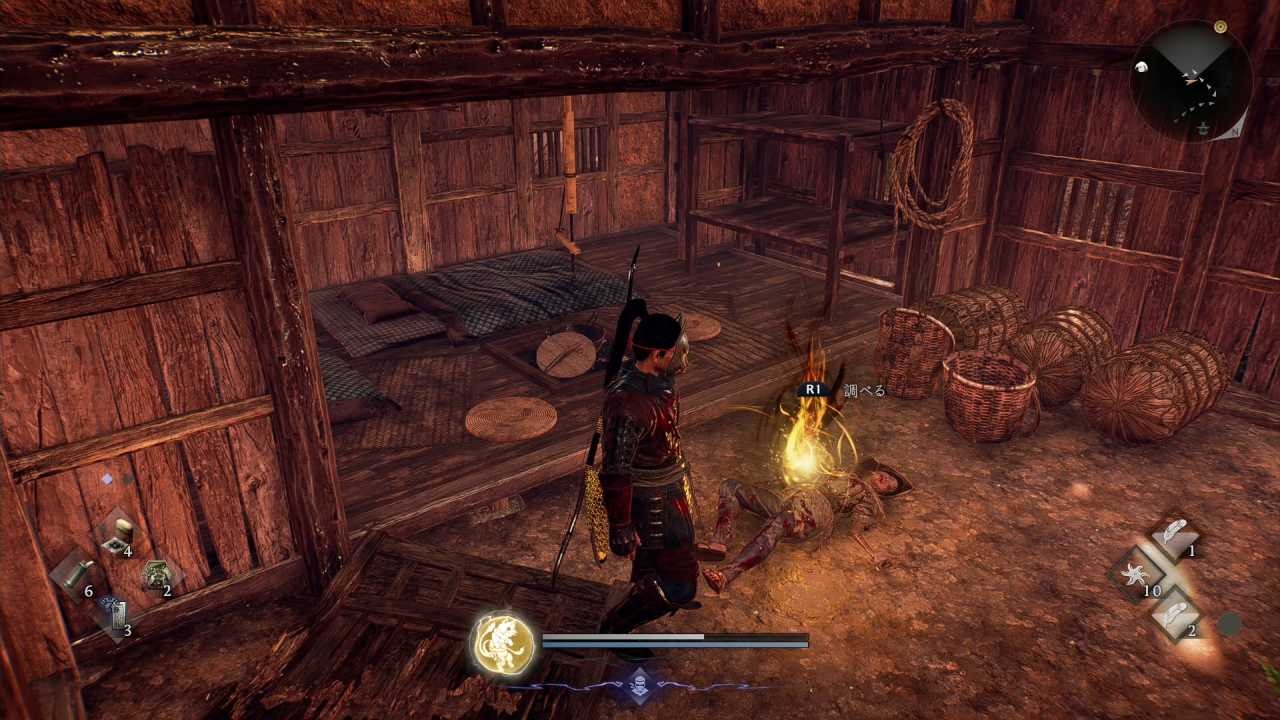Activate the golden guardian spirit emblem

click(x=503, y=641)
